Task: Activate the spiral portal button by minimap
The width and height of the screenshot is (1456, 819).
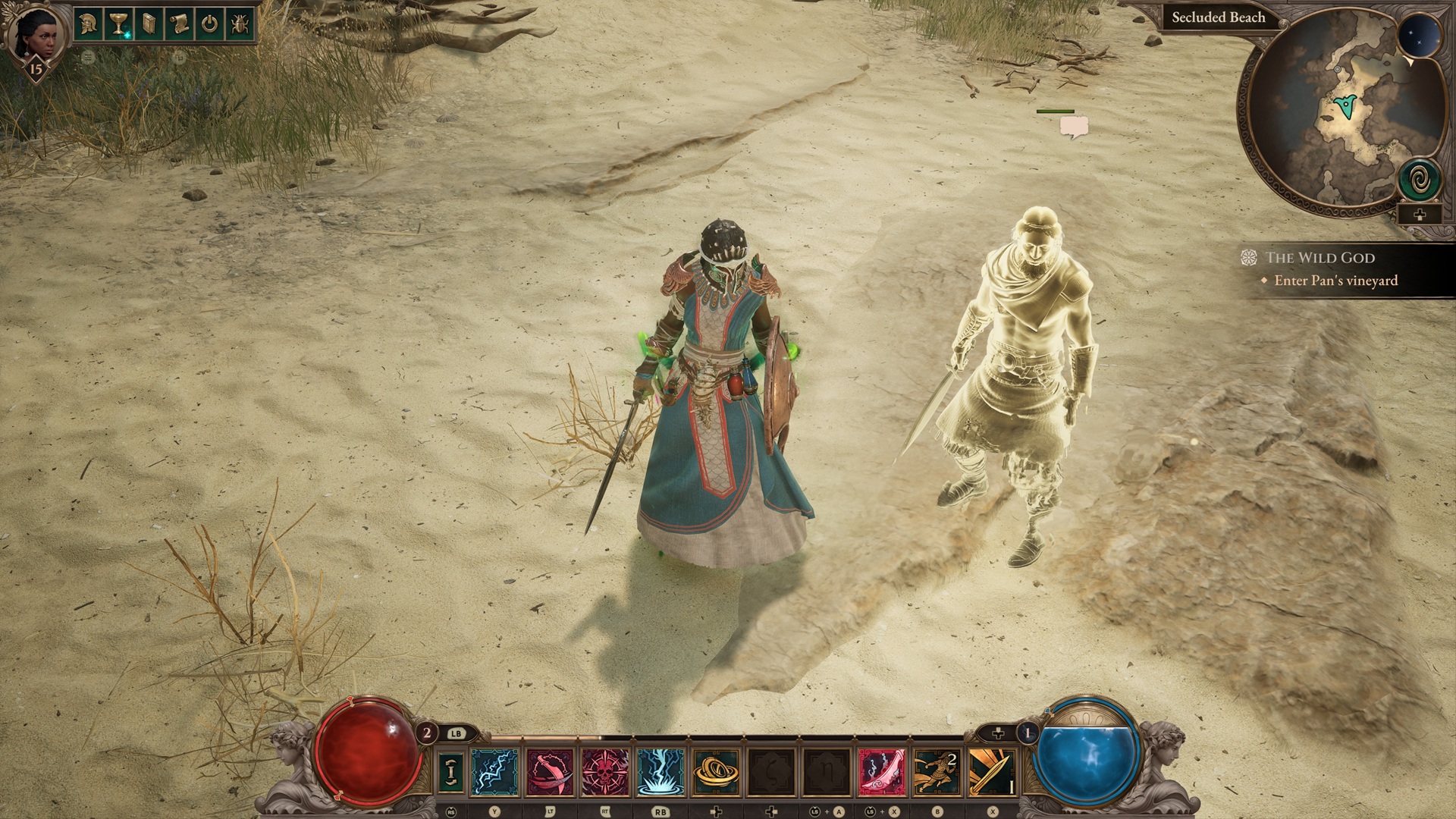Action: pyautogui.click(x=1419, y=179)
